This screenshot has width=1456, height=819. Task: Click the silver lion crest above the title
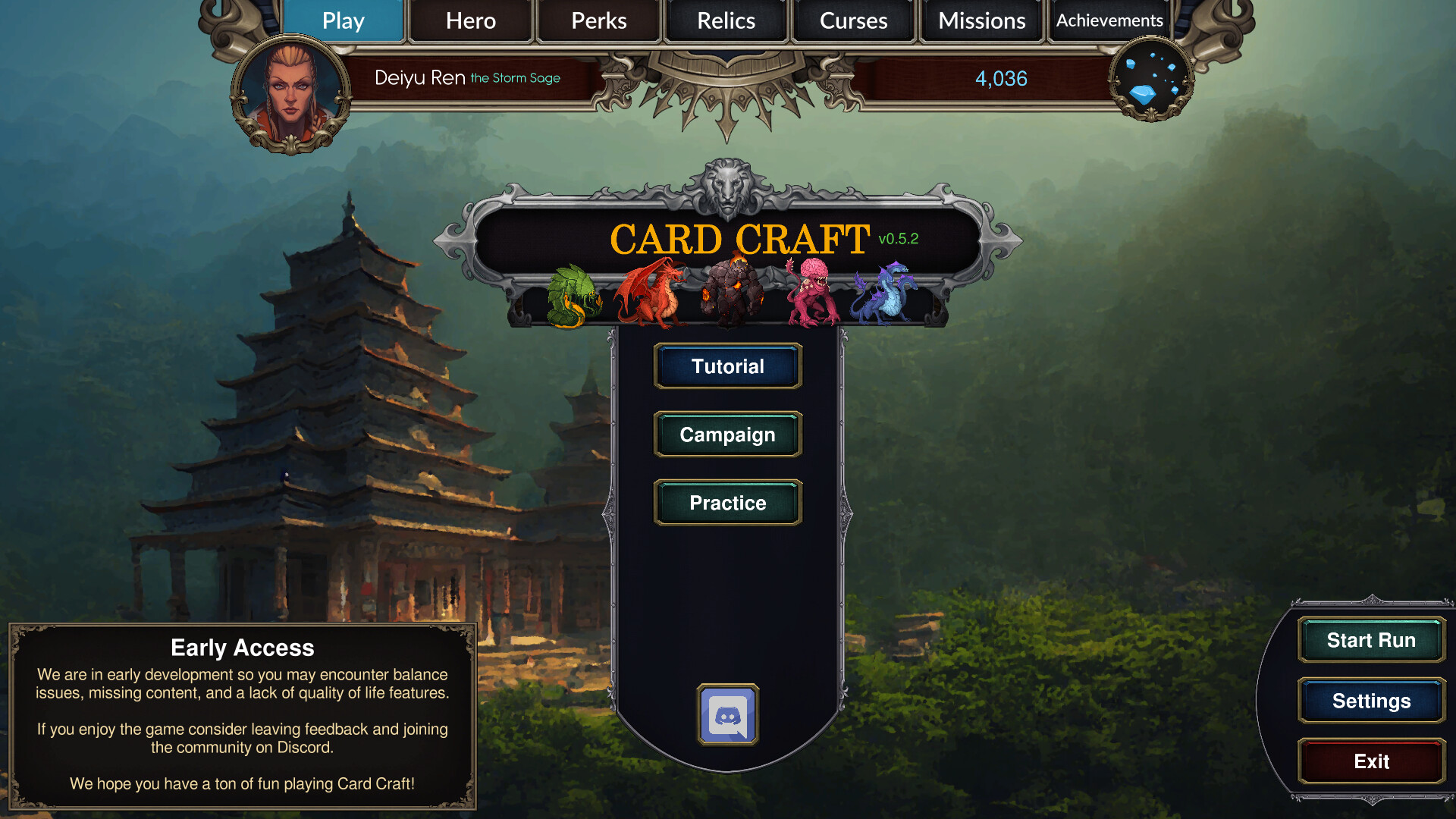727,184
